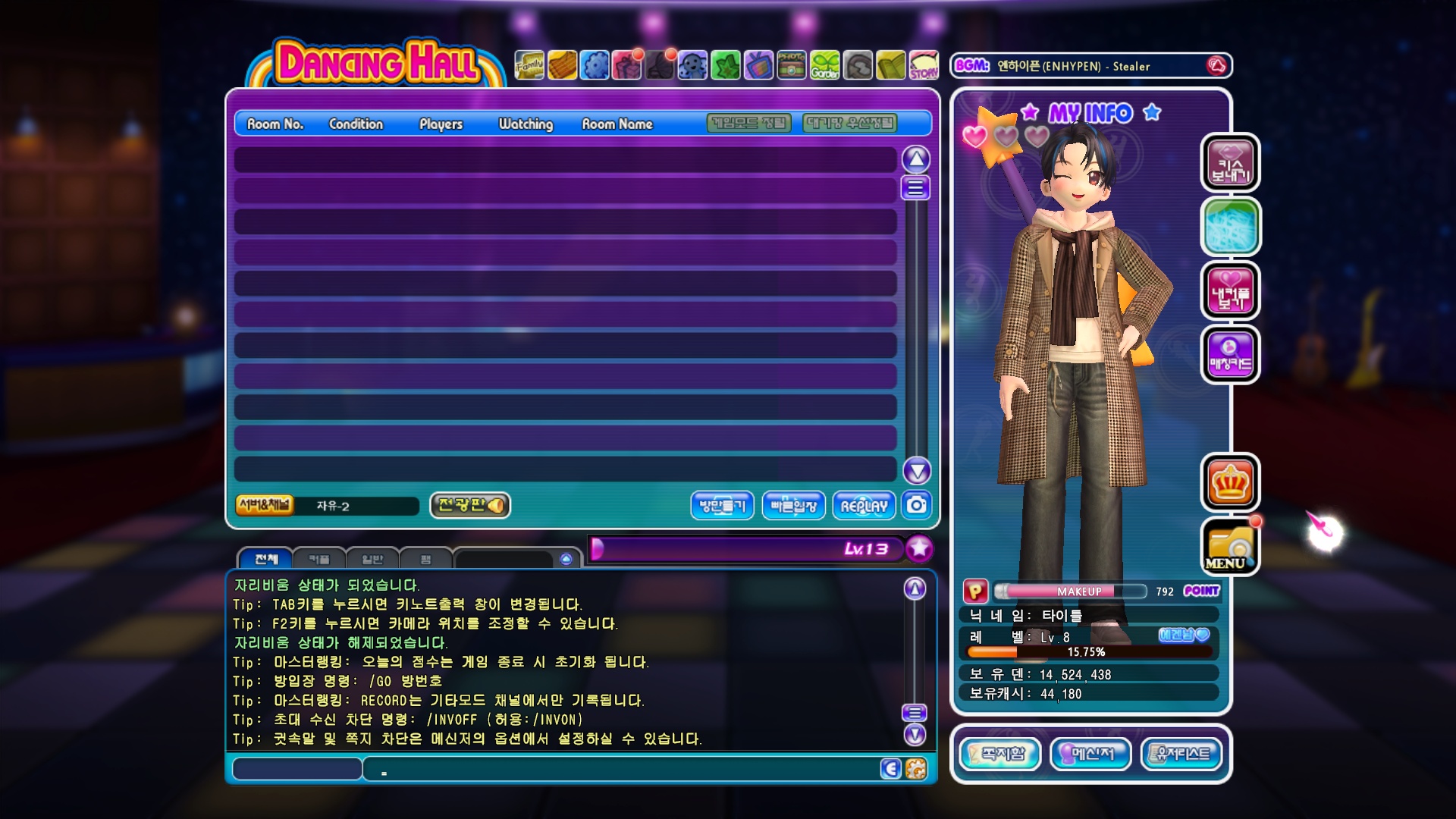Switch to the 커플 chat tab
The width and height of the screenshot is (1456, 819).
(x=319, y=560)
